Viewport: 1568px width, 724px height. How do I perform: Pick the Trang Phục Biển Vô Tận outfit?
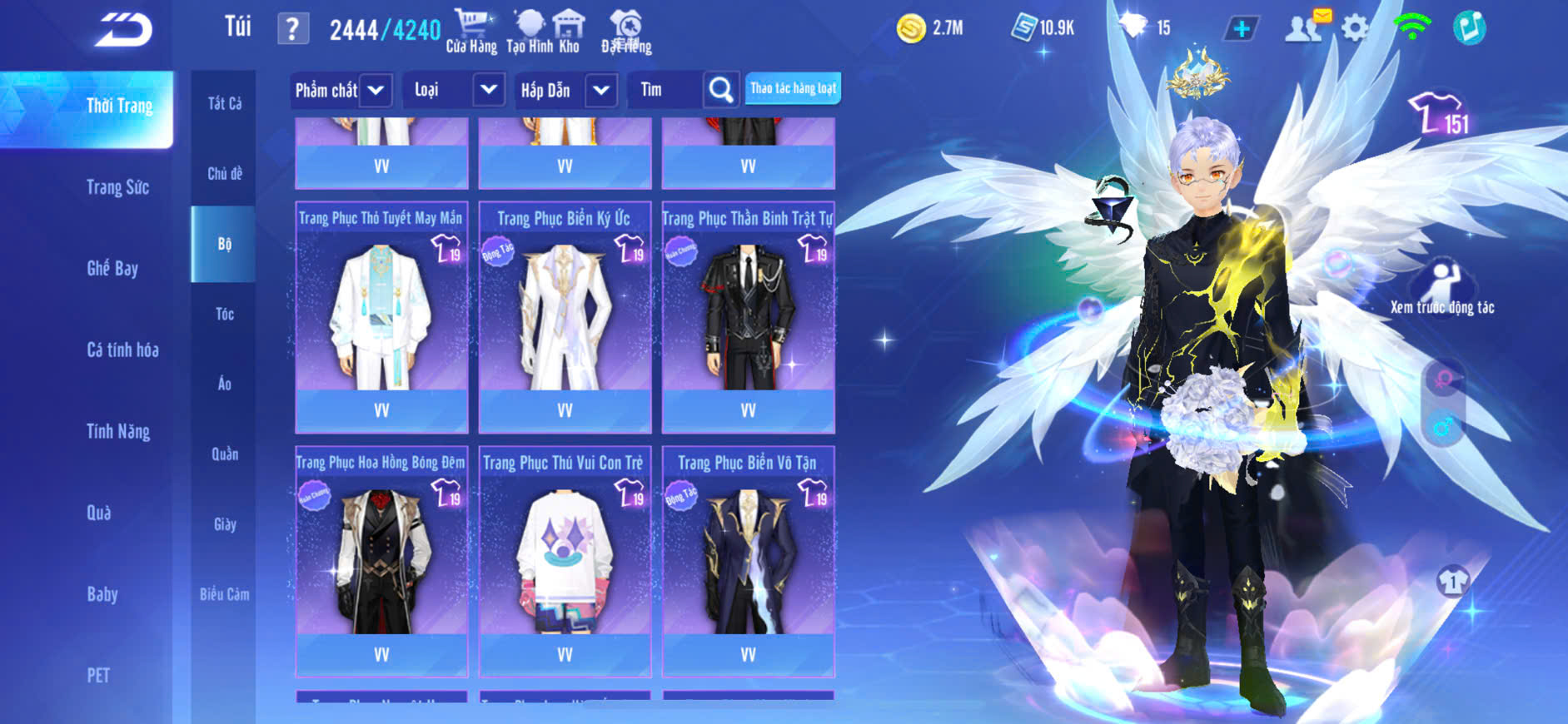(748, 561)
